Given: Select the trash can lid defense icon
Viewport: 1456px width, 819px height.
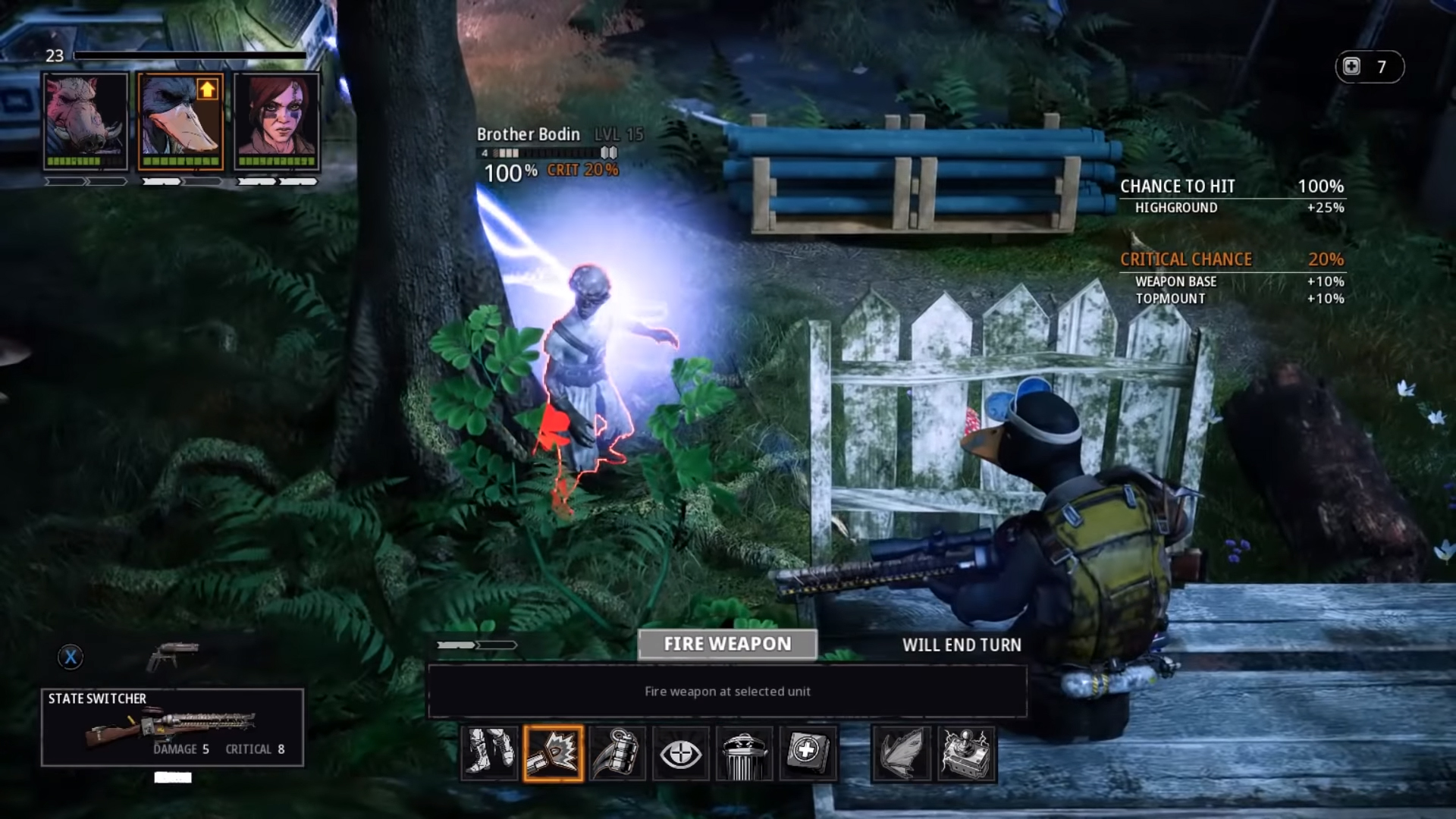Looking at the screenshot, I should [x=744, y=754].
